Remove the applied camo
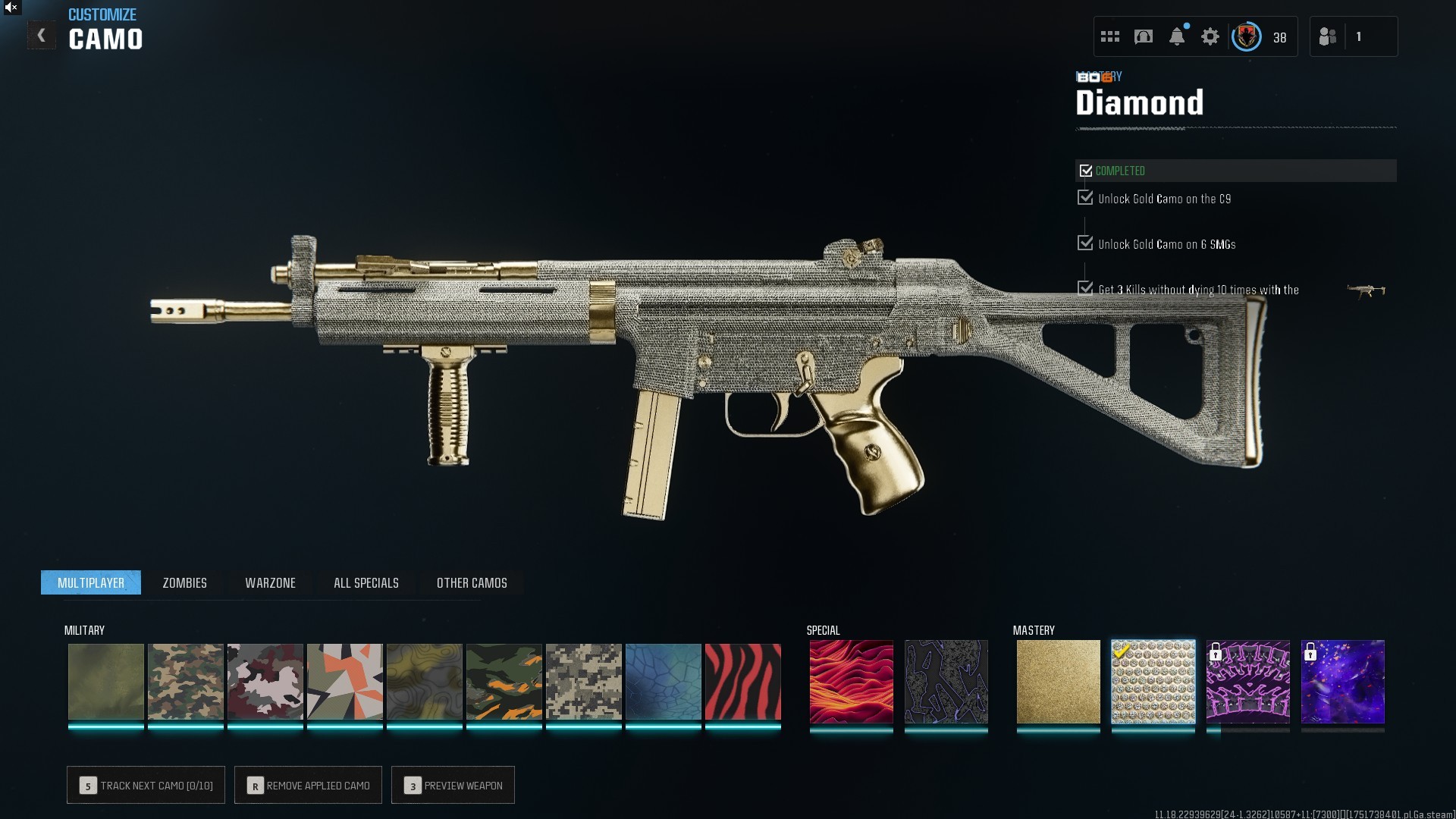1456x819 pixels. coord(308,785)
